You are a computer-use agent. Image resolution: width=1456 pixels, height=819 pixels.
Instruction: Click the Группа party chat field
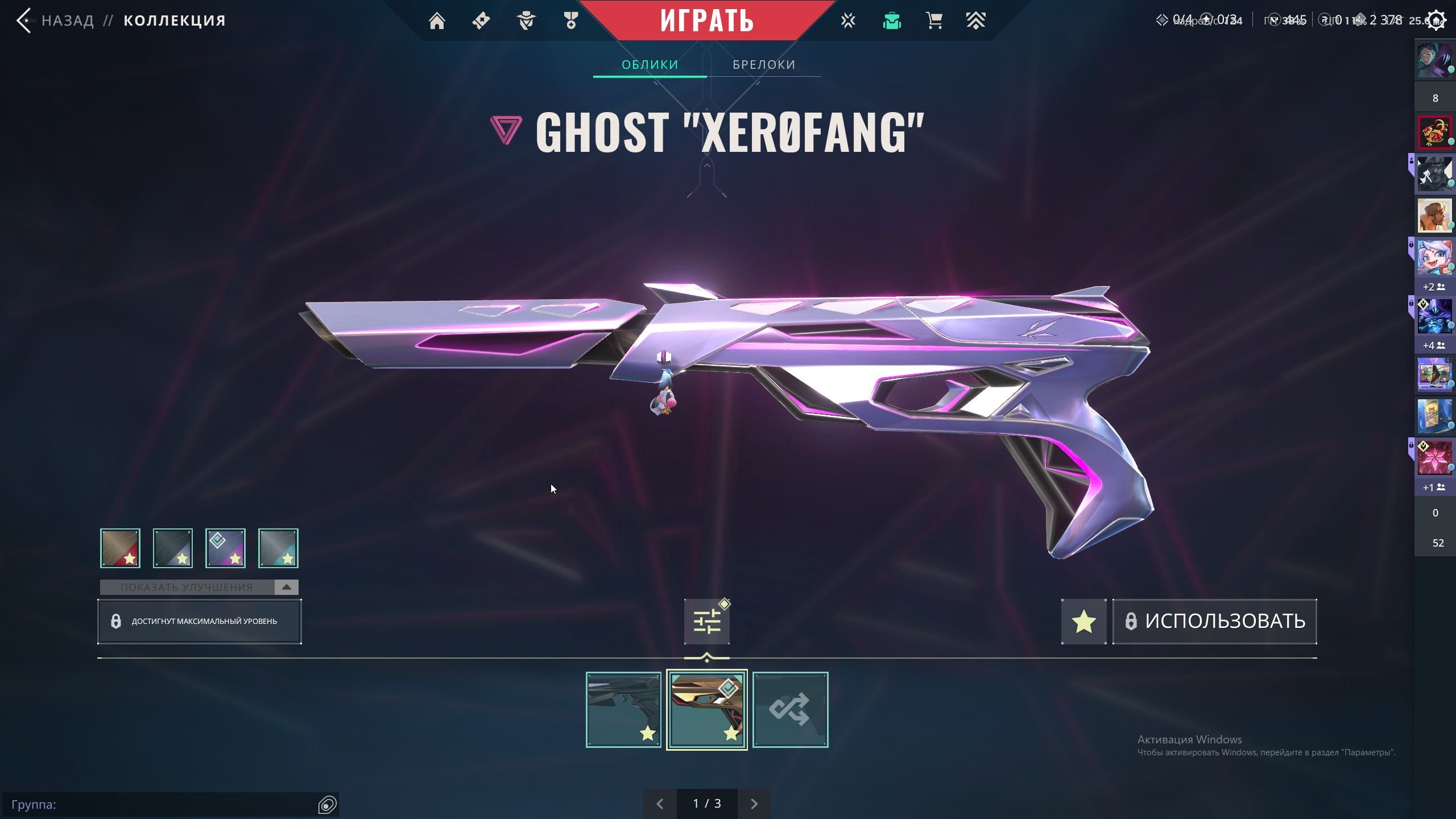tap(159, 805)
